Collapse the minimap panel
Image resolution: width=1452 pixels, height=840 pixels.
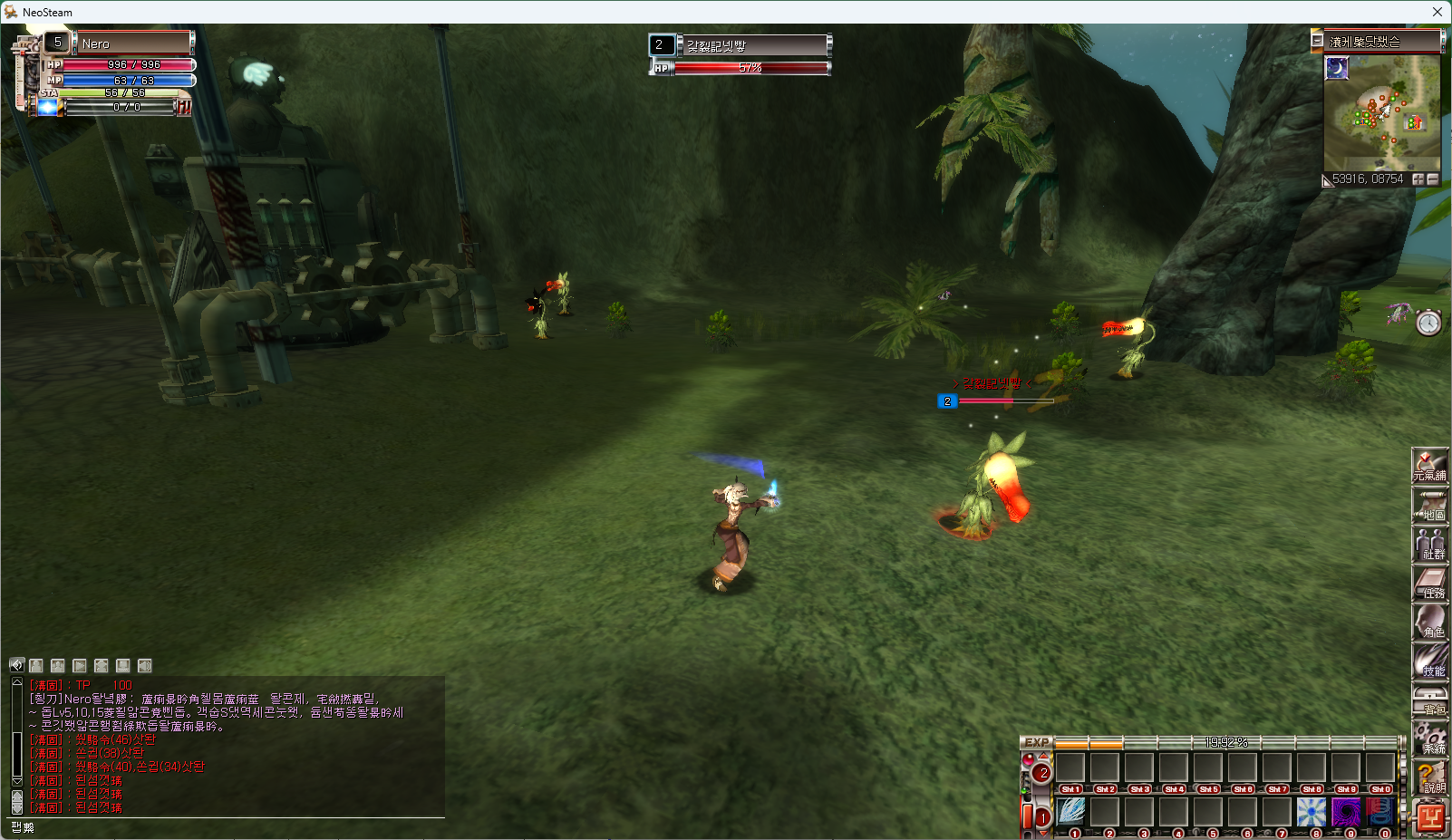click(1317, 41)
